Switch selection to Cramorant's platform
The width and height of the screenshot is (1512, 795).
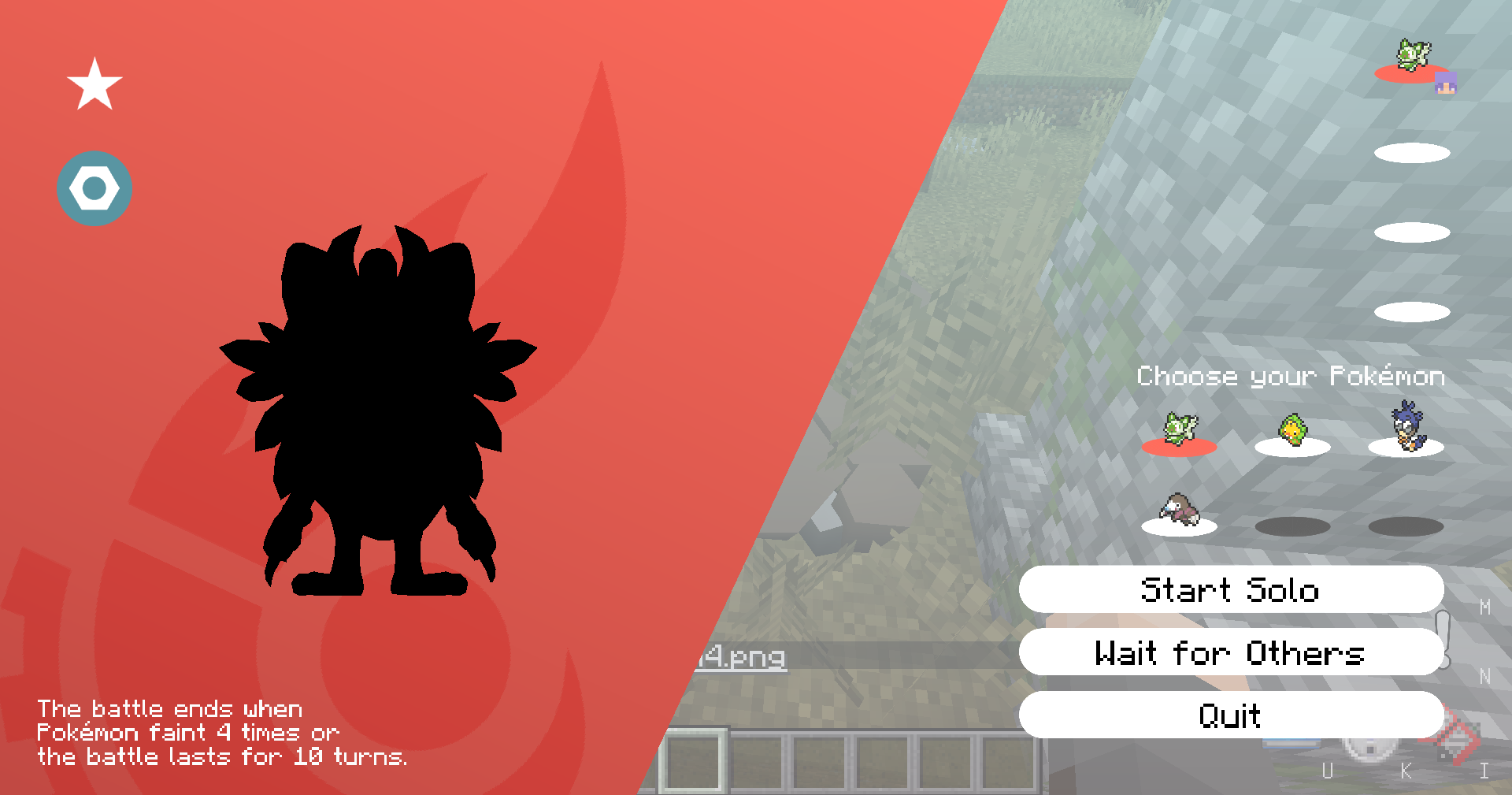pyautogui.click(x=1406, y=448)
